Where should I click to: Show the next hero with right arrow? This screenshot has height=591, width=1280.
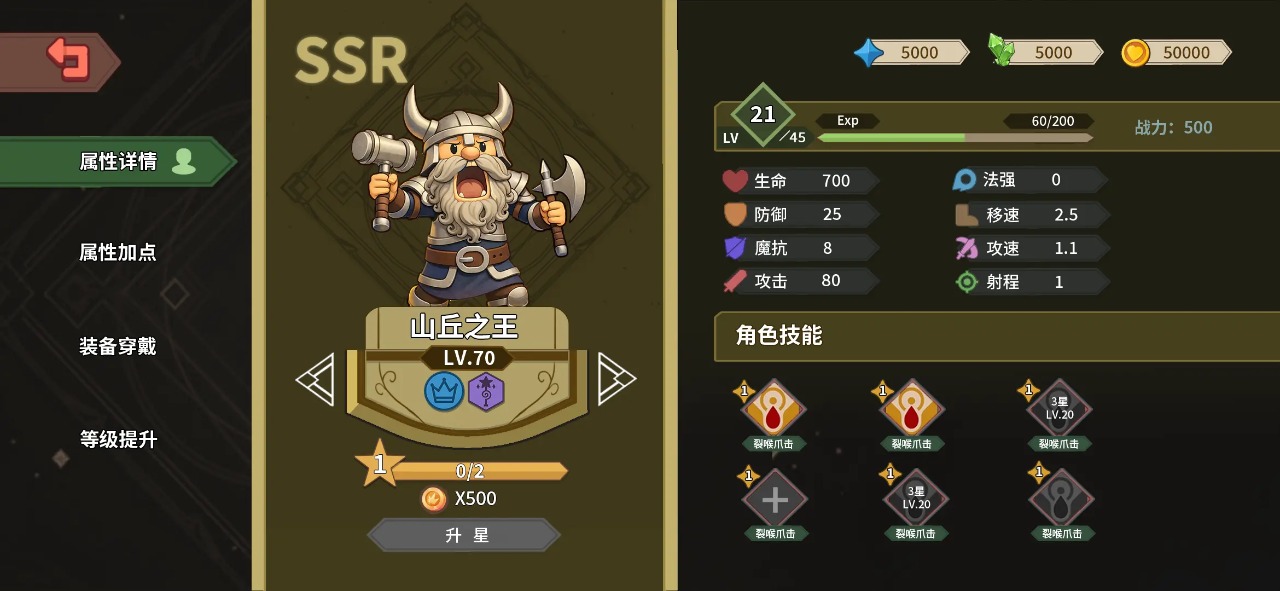[615, 380]
